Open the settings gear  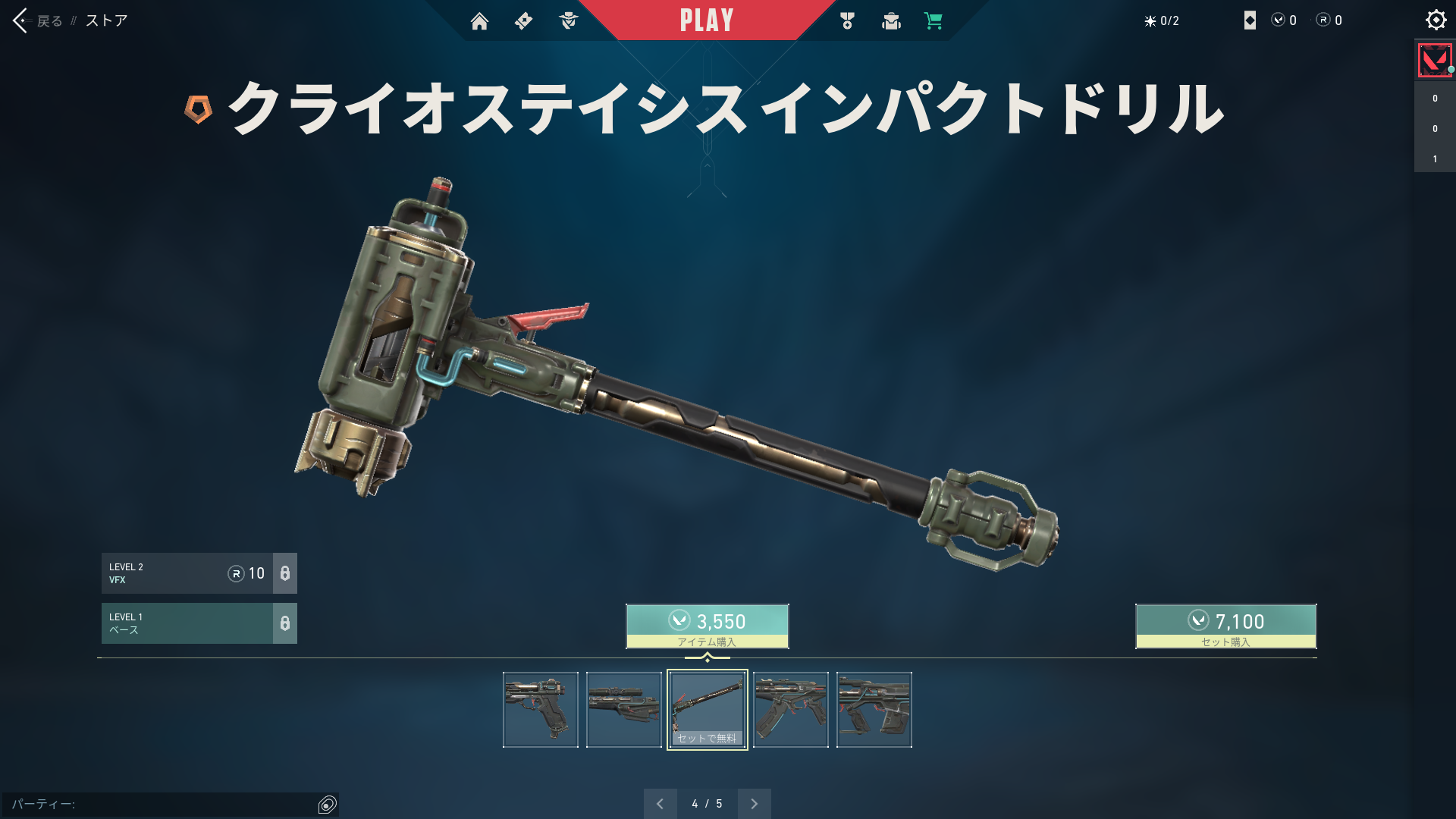(1436, 20)
